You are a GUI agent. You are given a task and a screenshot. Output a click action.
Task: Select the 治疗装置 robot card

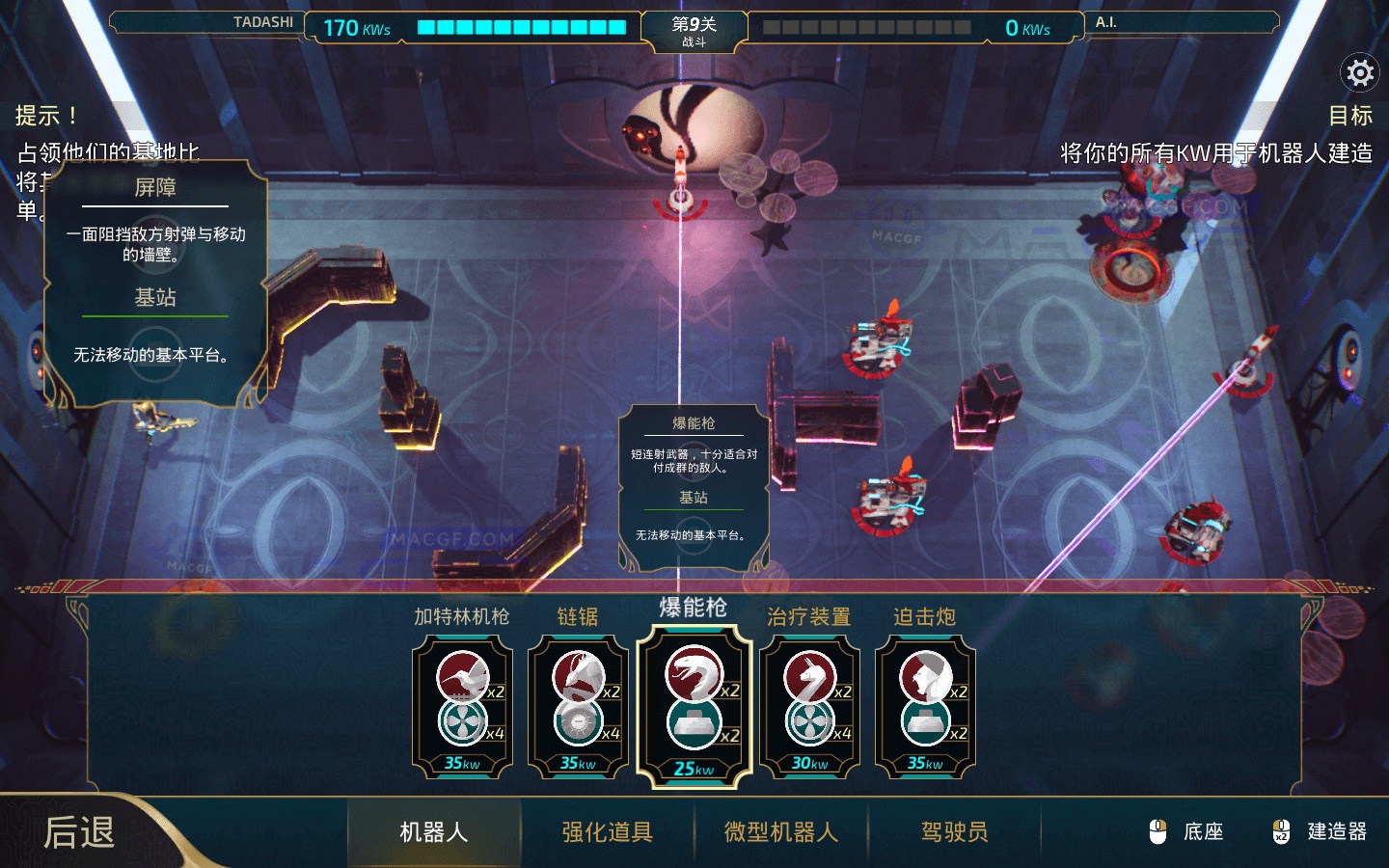click(811, 704)
